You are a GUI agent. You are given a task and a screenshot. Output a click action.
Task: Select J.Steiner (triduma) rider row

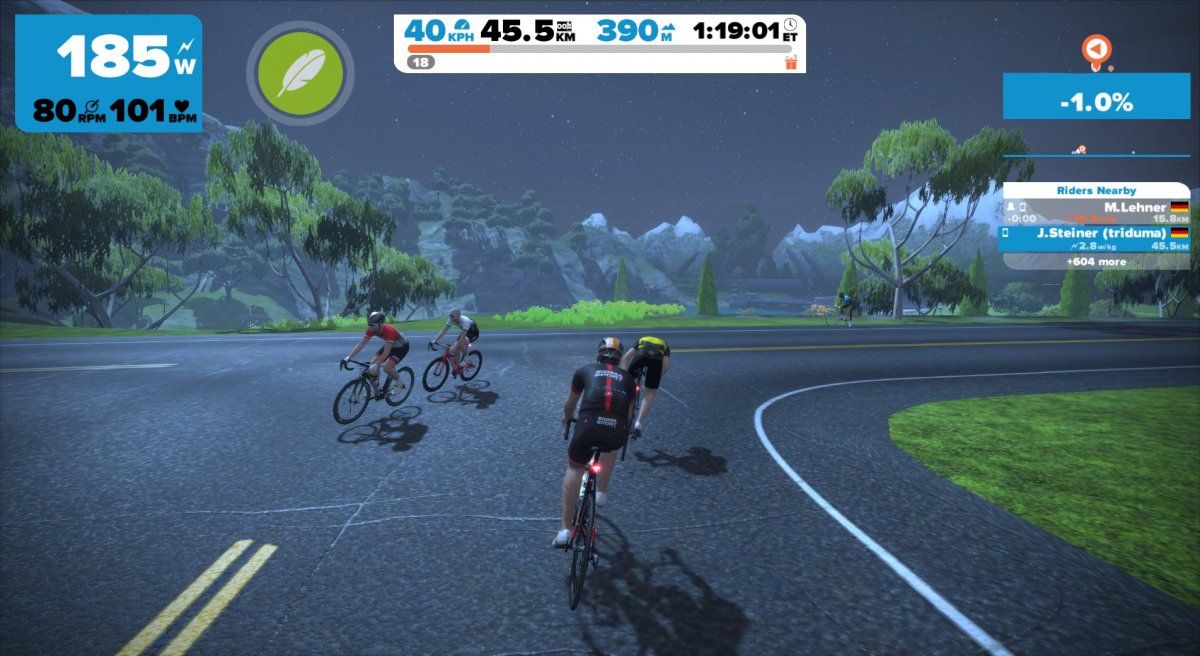[x=1096, y=238]
